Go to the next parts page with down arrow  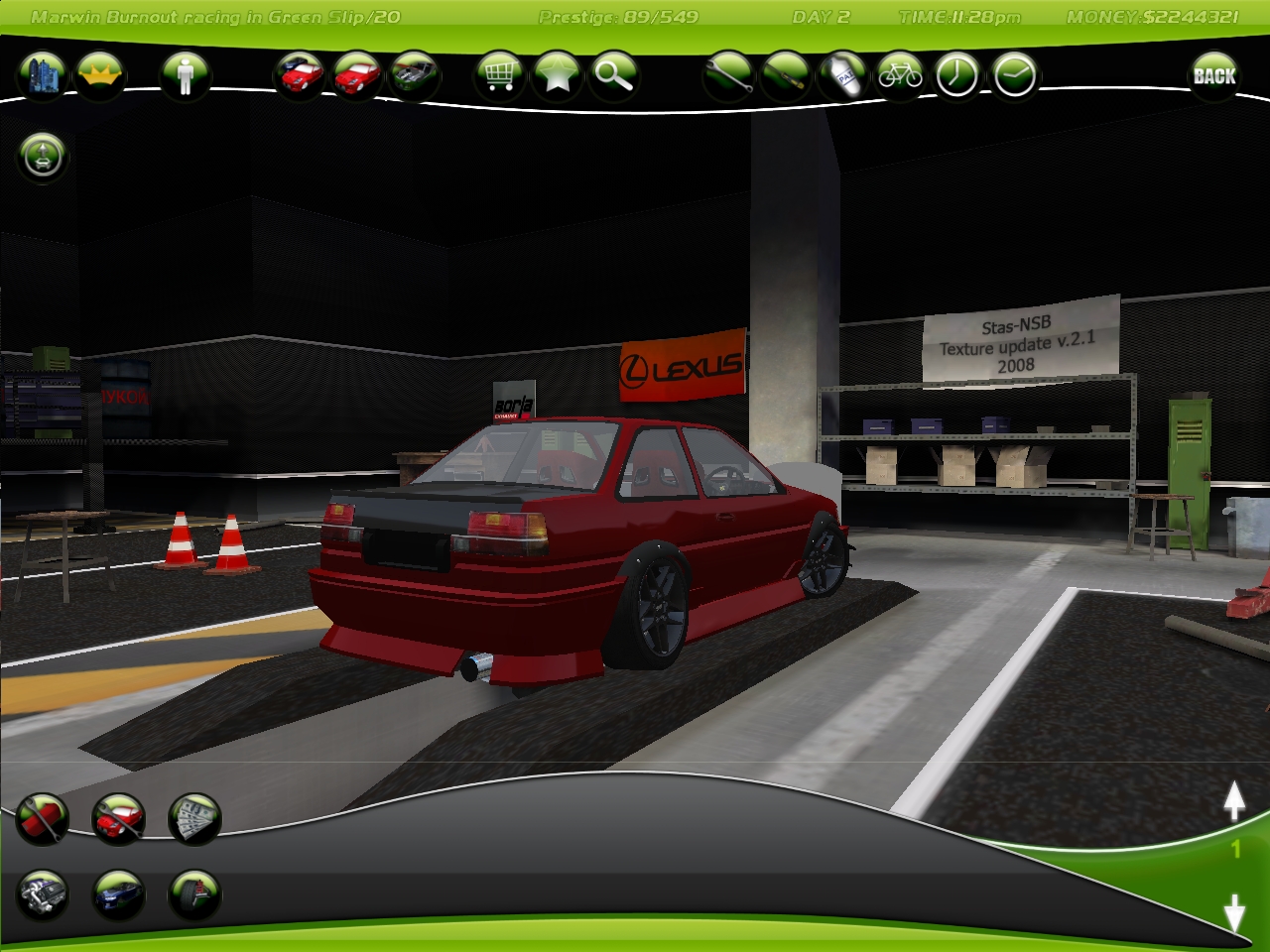tap(1233, 912)
